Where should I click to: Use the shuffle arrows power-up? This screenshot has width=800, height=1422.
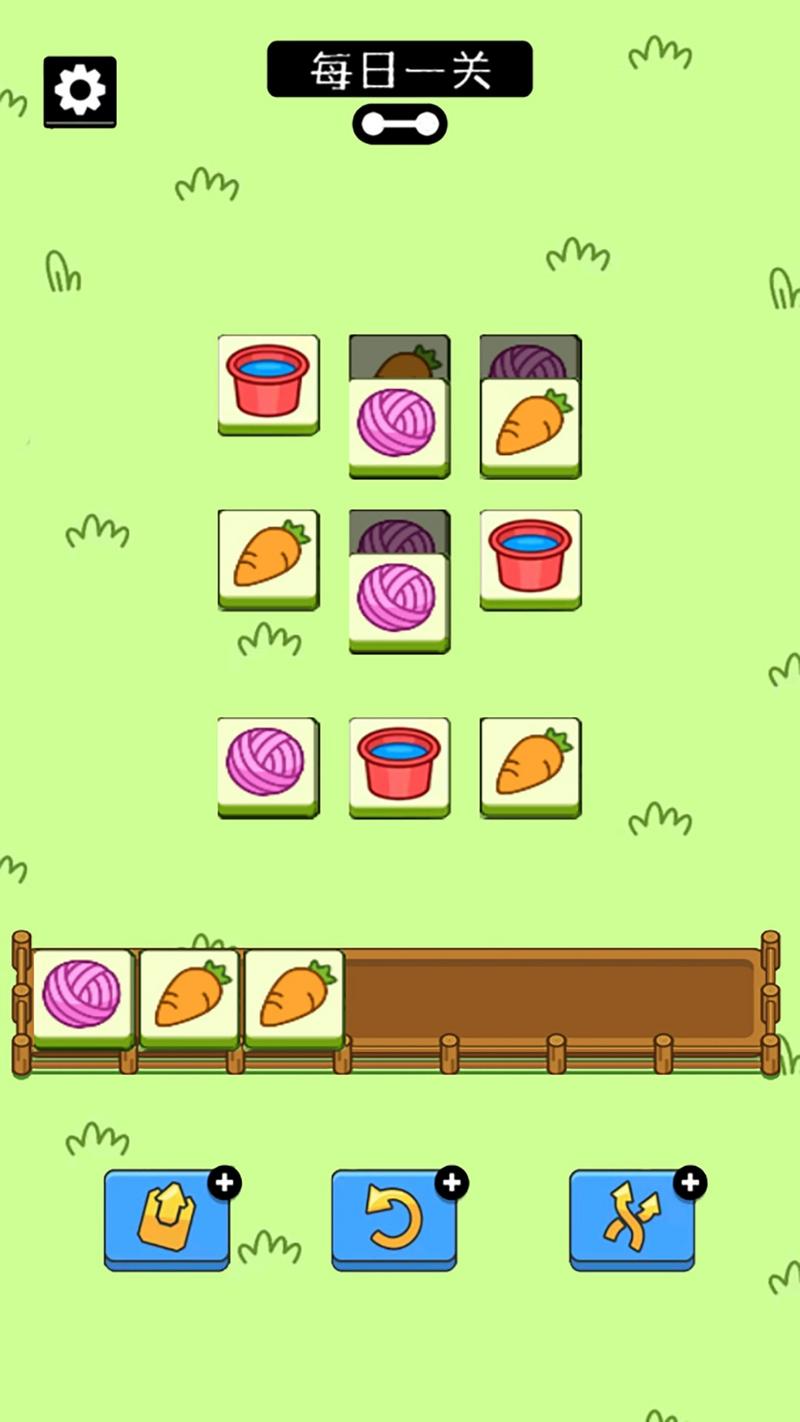click(x=632, y=1220)
